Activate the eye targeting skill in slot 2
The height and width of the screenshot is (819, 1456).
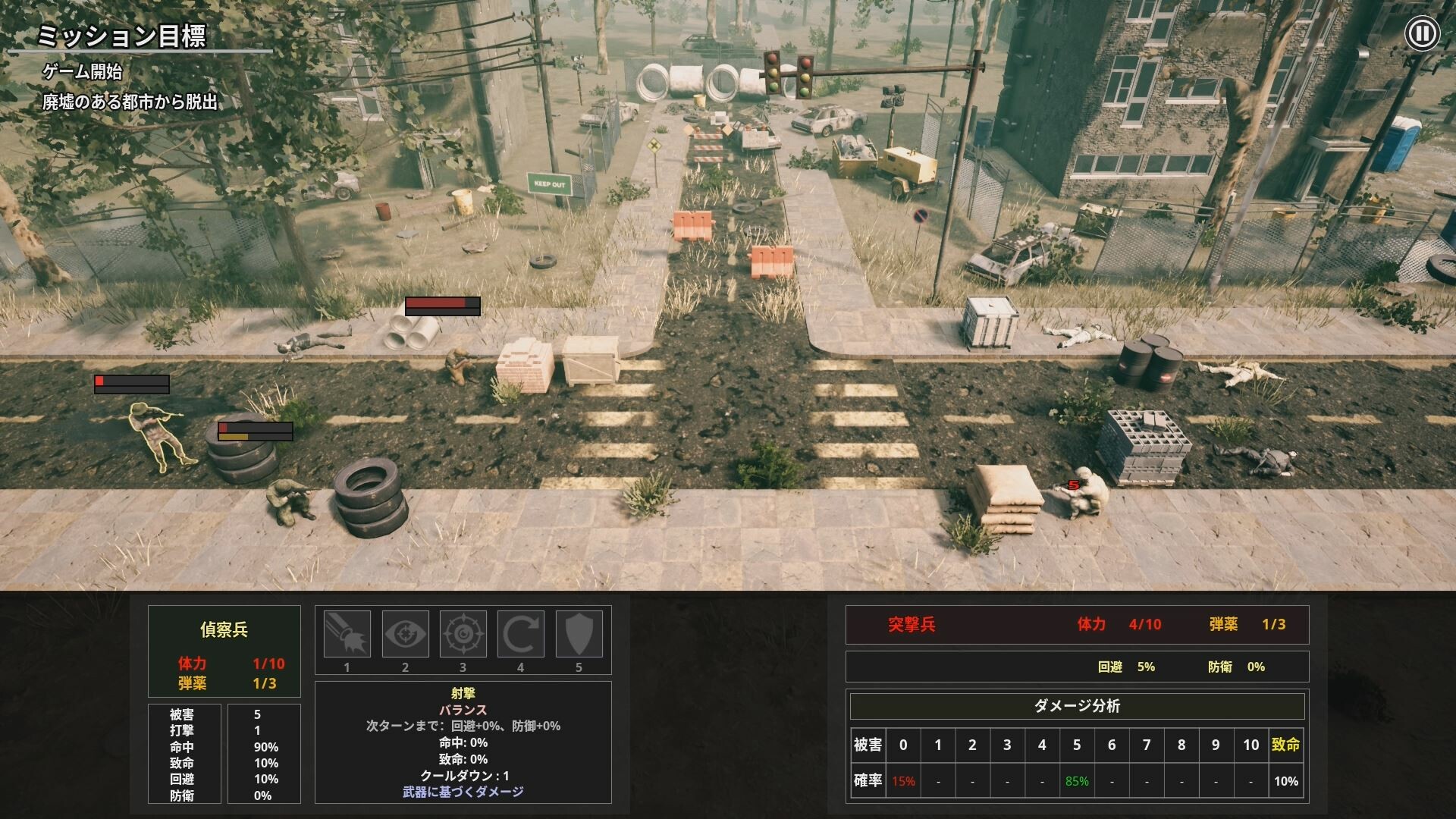pyautogui.click(x=406, y=634)
